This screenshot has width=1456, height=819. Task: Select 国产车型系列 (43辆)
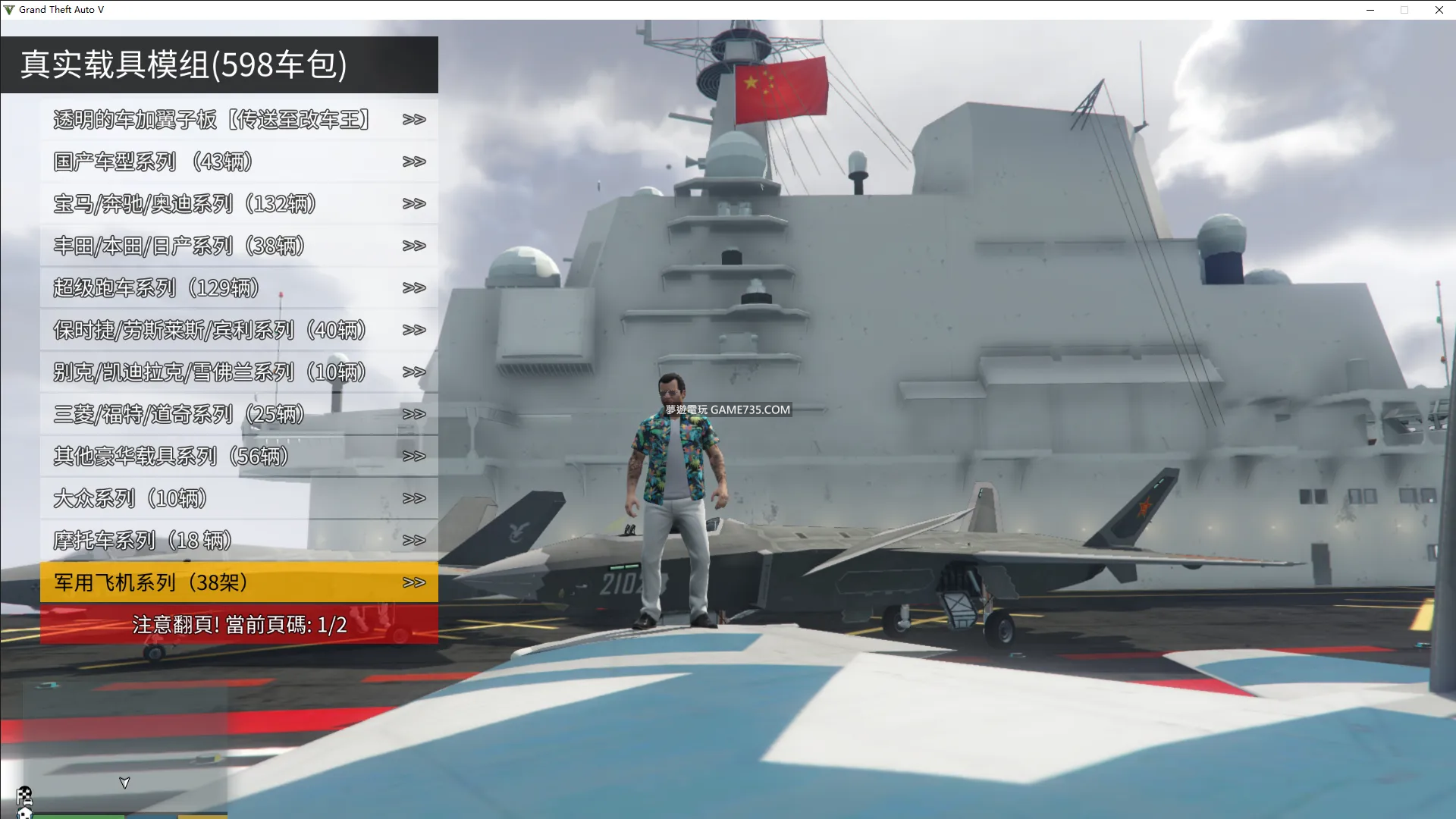click(239, 162)
